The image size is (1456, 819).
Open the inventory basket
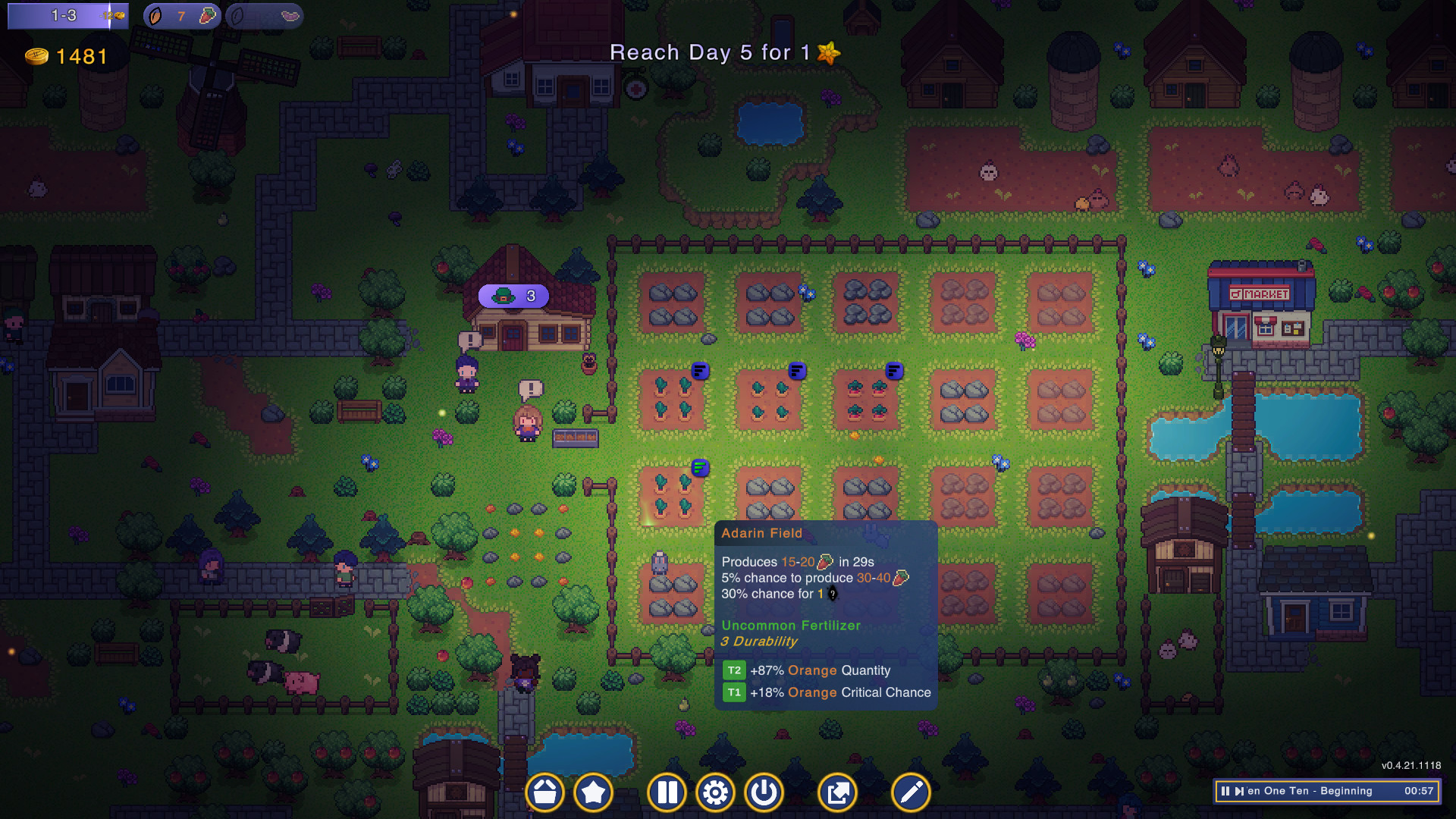pos(544,792)
